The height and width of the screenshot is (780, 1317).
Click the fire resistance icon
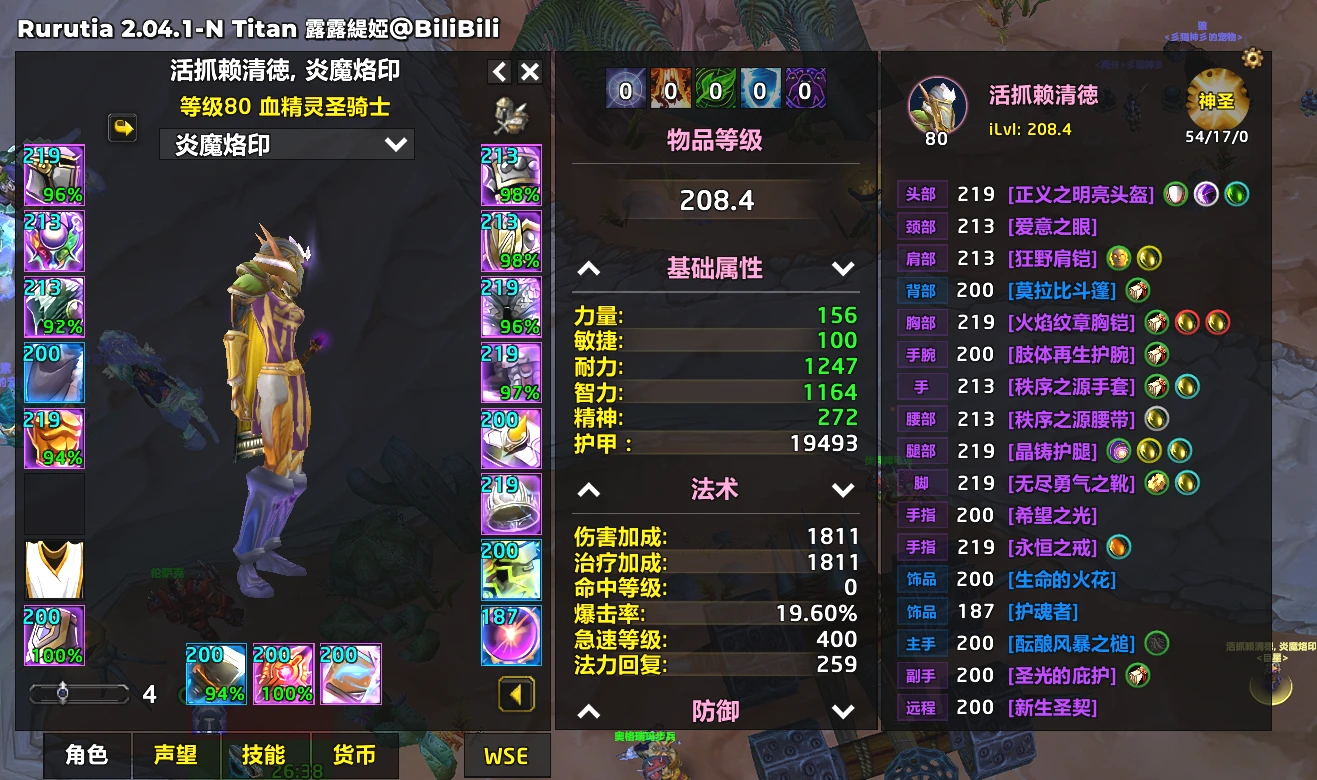(670, 88)
